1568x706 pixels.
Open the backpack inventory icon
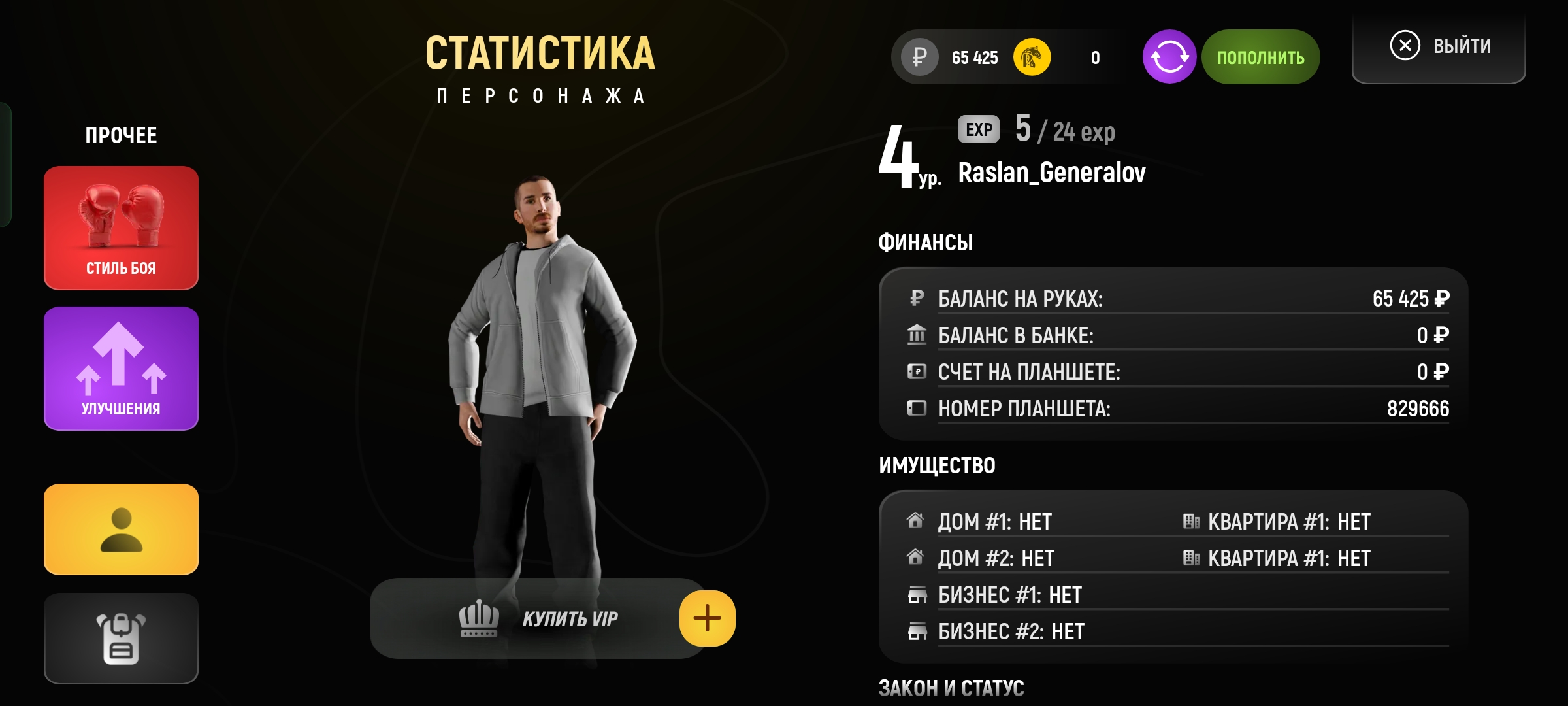click(120, 639)
